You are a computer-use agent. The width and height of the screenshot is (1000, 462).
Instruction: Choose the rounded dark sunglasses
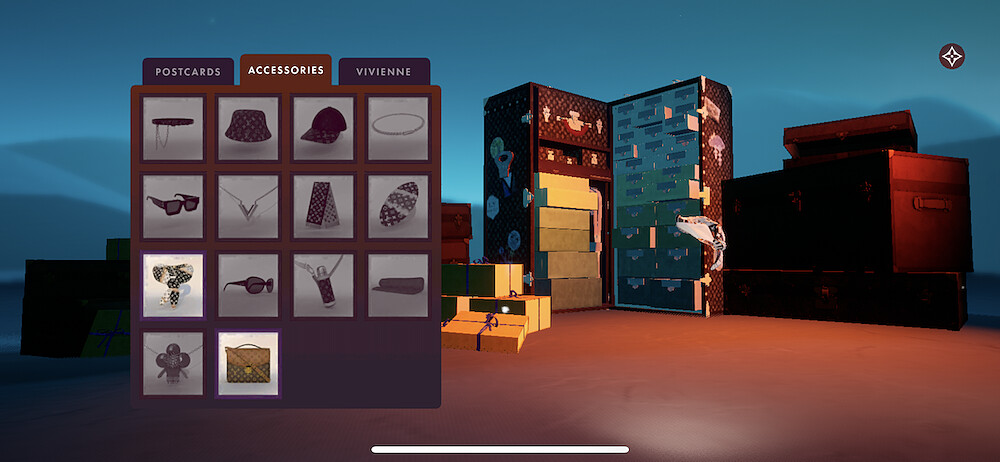(x=248, y=285)
